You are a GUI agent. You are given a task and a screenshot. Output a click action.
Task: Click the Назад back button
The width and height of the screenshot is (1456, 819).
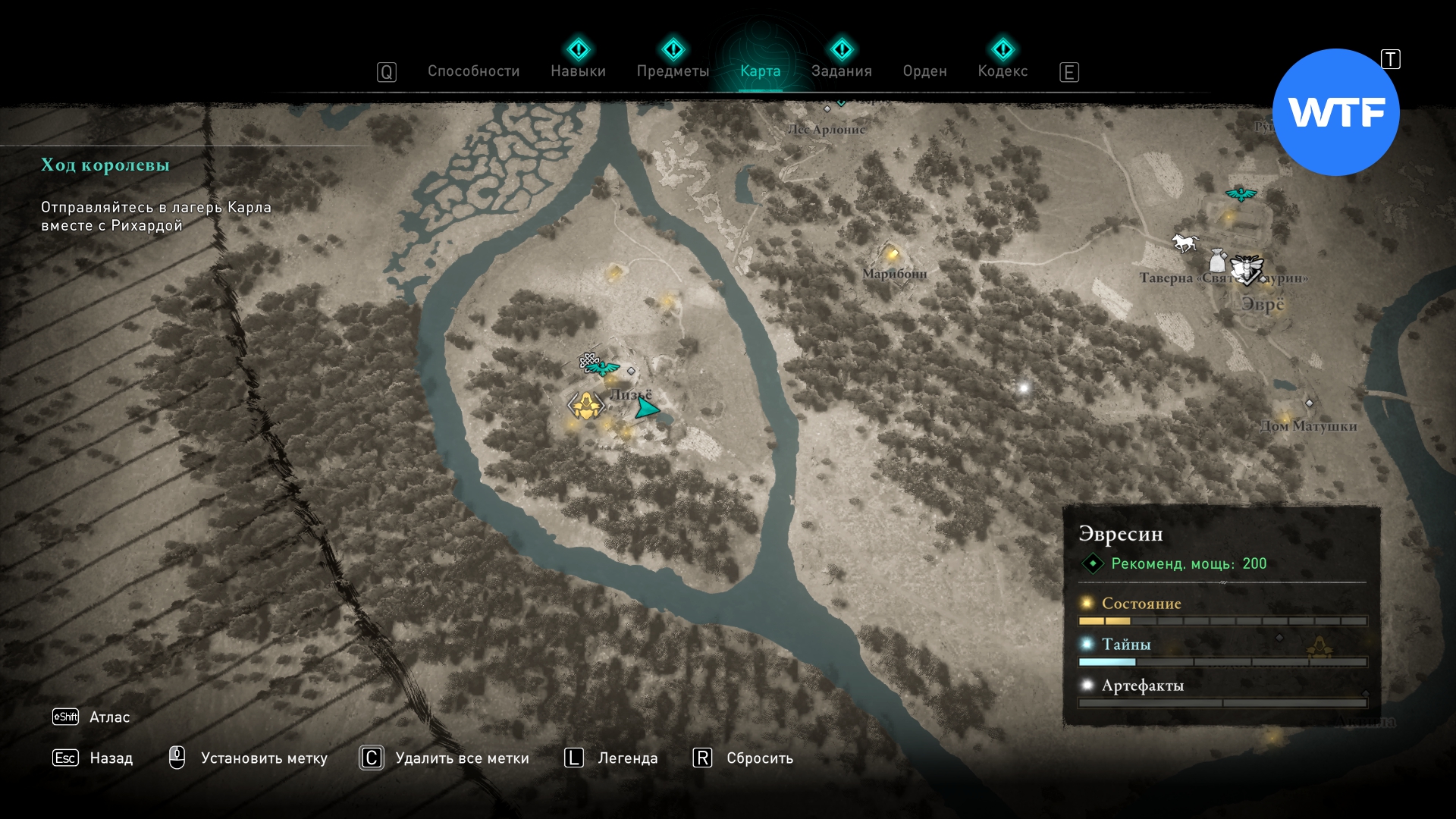[x=111, y=758]
